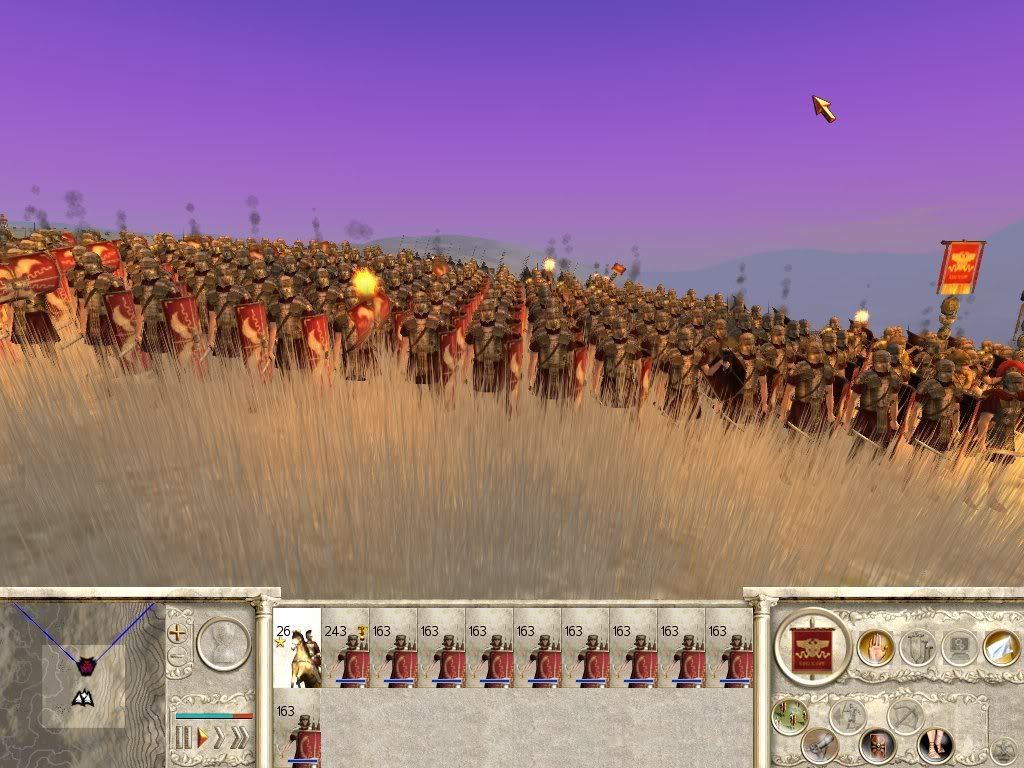Activate the special ability gauntlet icon
This screenshot has height=768, width=1024.
(820, 745)
